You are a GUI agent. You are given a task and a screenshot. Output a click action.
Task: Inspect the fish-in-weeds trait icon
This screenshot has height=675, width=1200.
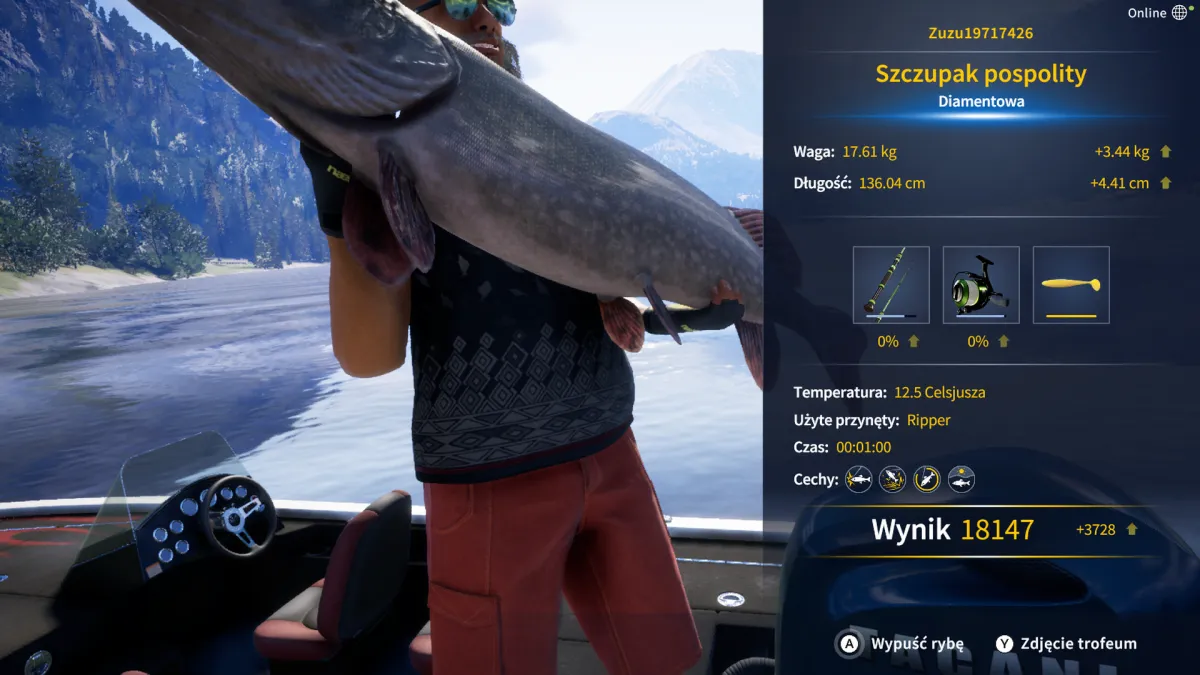892,479
